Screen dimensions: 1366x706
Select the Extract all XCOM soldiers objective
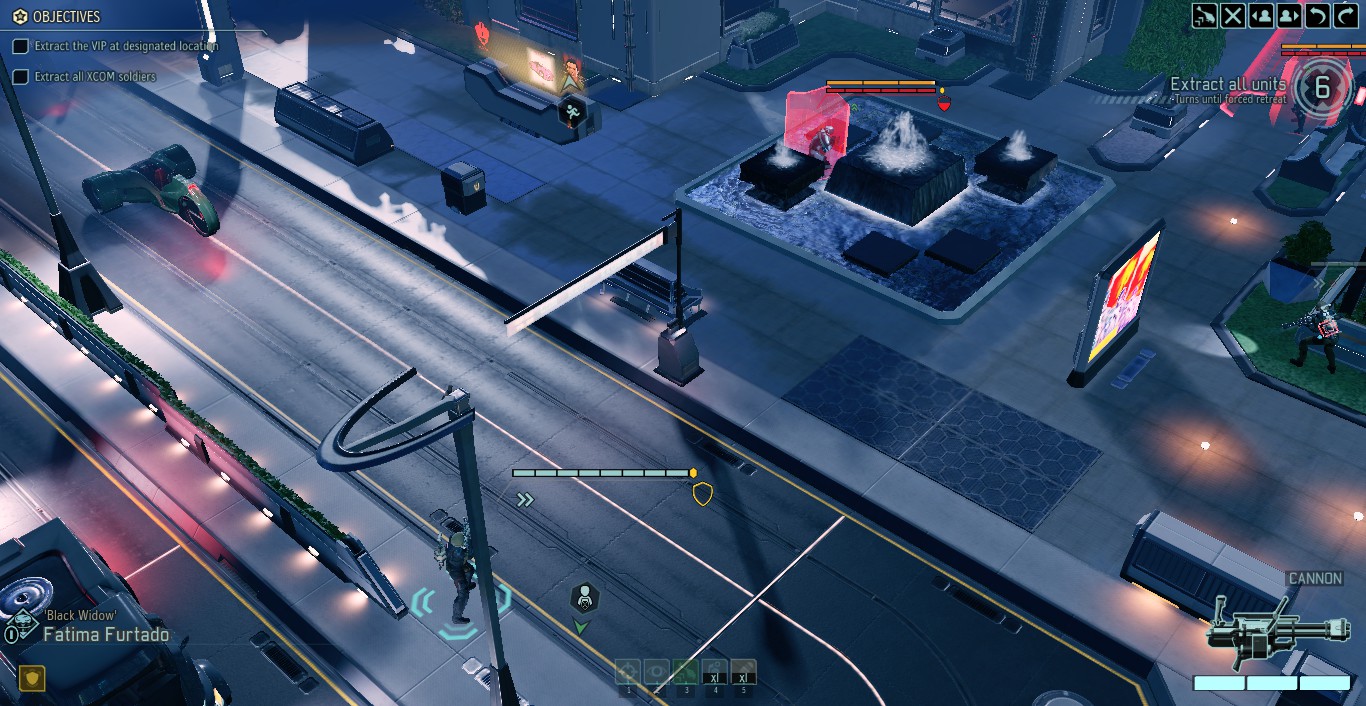[x=95, y=76]
